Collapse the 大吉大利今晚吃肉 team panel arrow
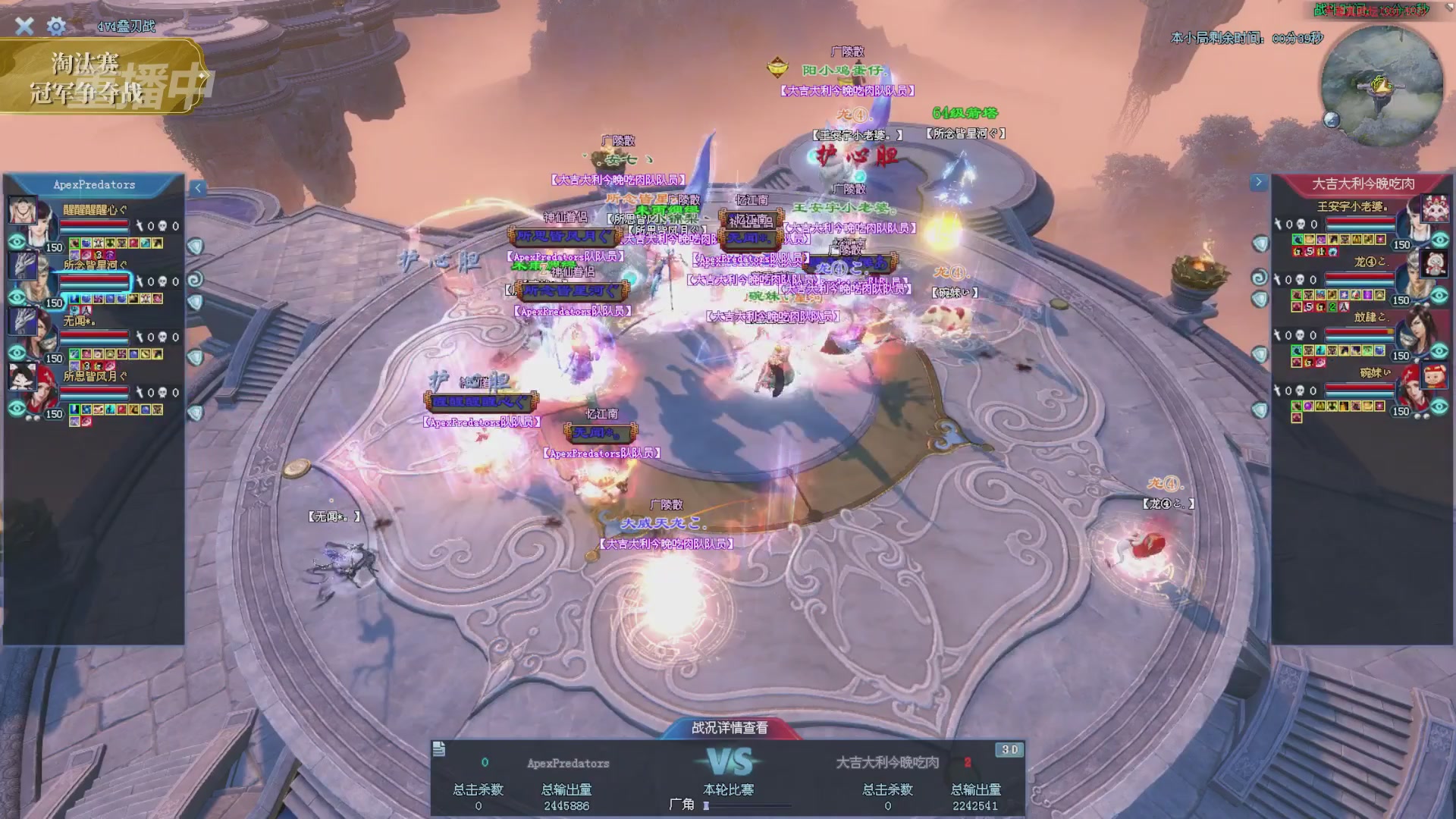This screenshot has height=819, width=1456. tap(1259, 182)
